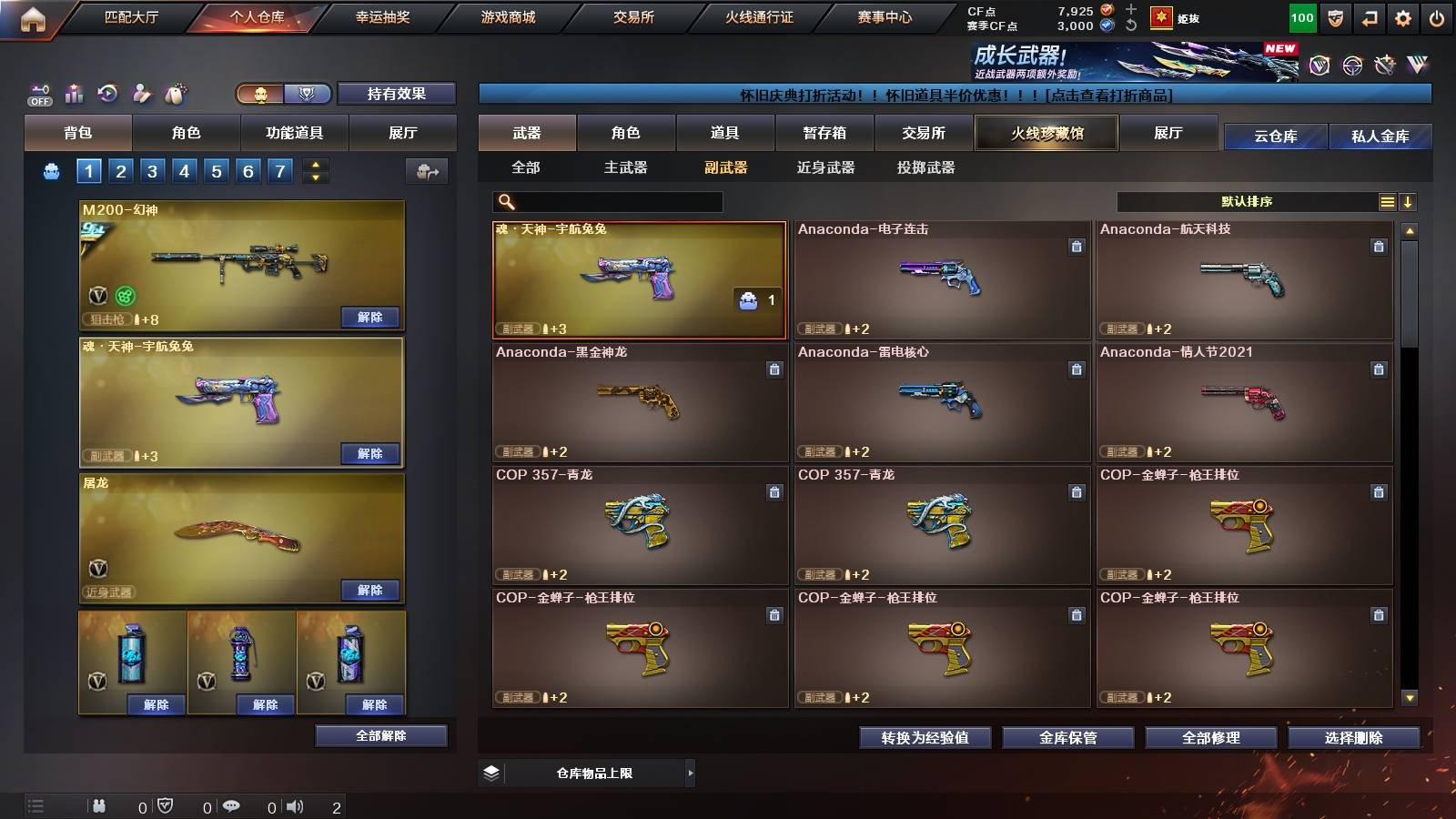This screenshot has width=1456, height=819.
Task: Click the 转换为经验值 button
Action: 925,739
